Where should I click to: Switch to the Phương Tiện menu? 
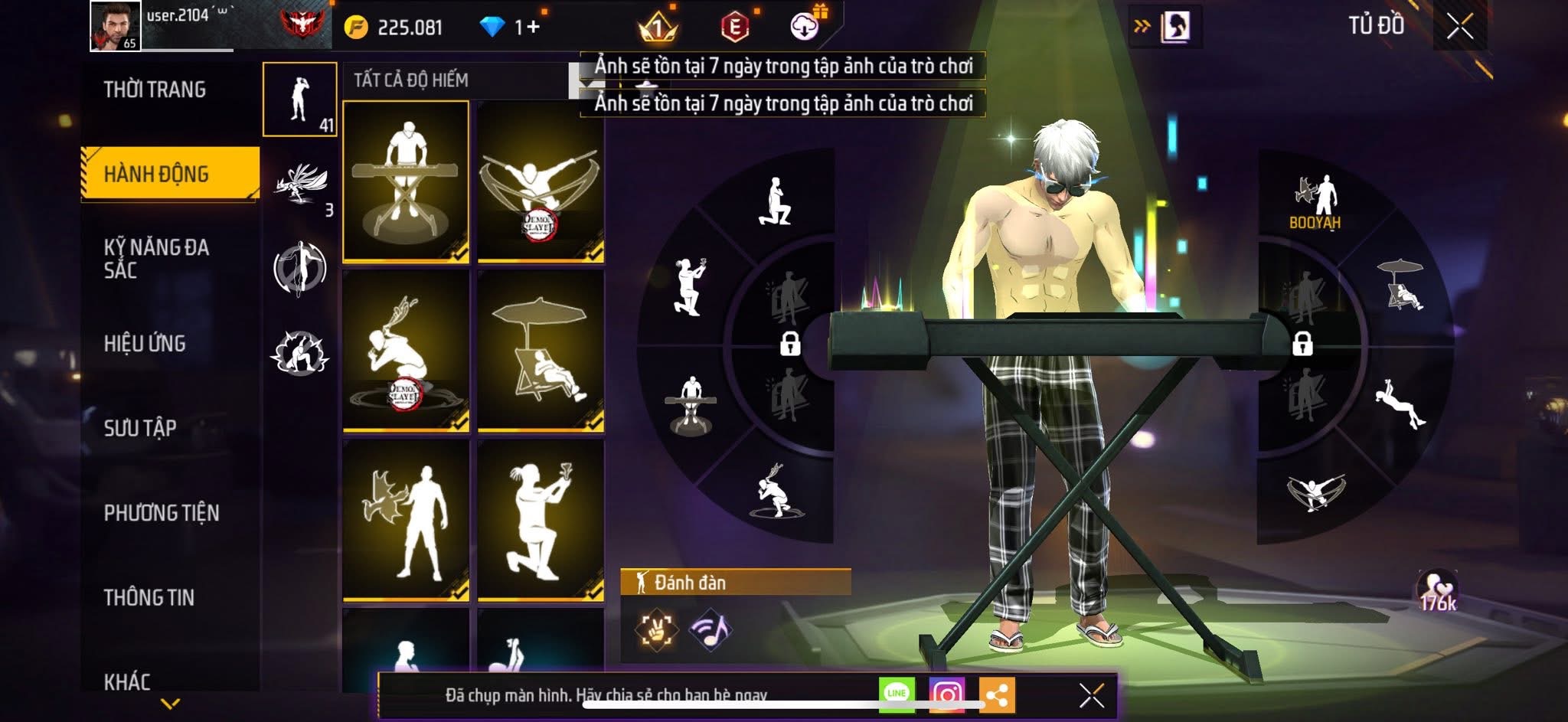(162, 512)
